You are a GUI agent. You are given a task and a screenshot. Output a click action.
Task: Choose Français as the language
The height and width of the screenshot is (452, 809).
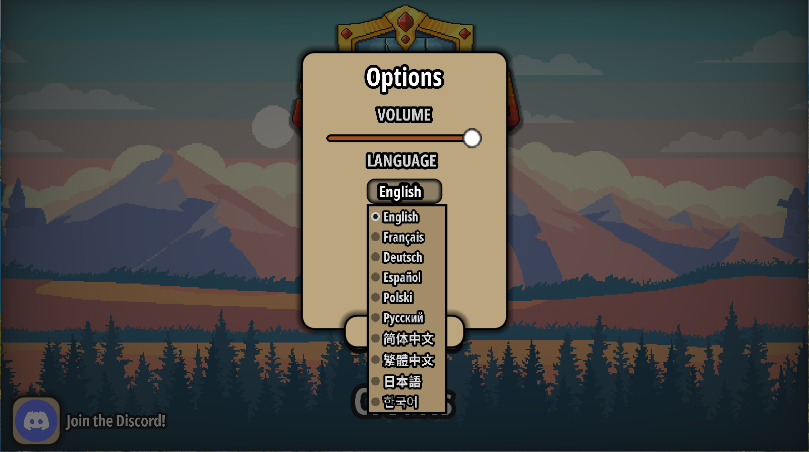pyautogui.click(x=403, y=237)
